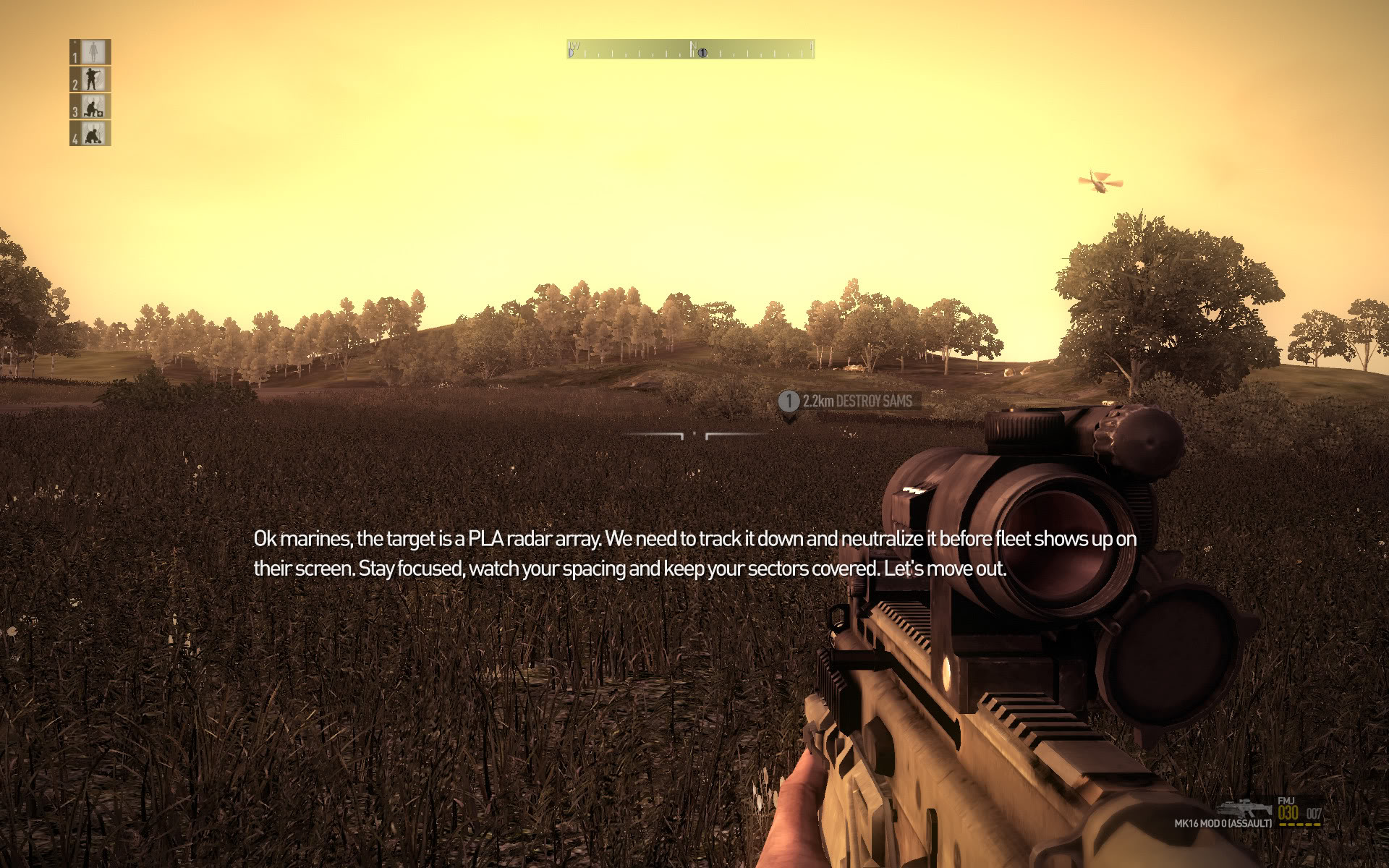Select squad member 1 status portrait
The image size is (1389, 868).
pyautogui.click(x=92, y=52)
